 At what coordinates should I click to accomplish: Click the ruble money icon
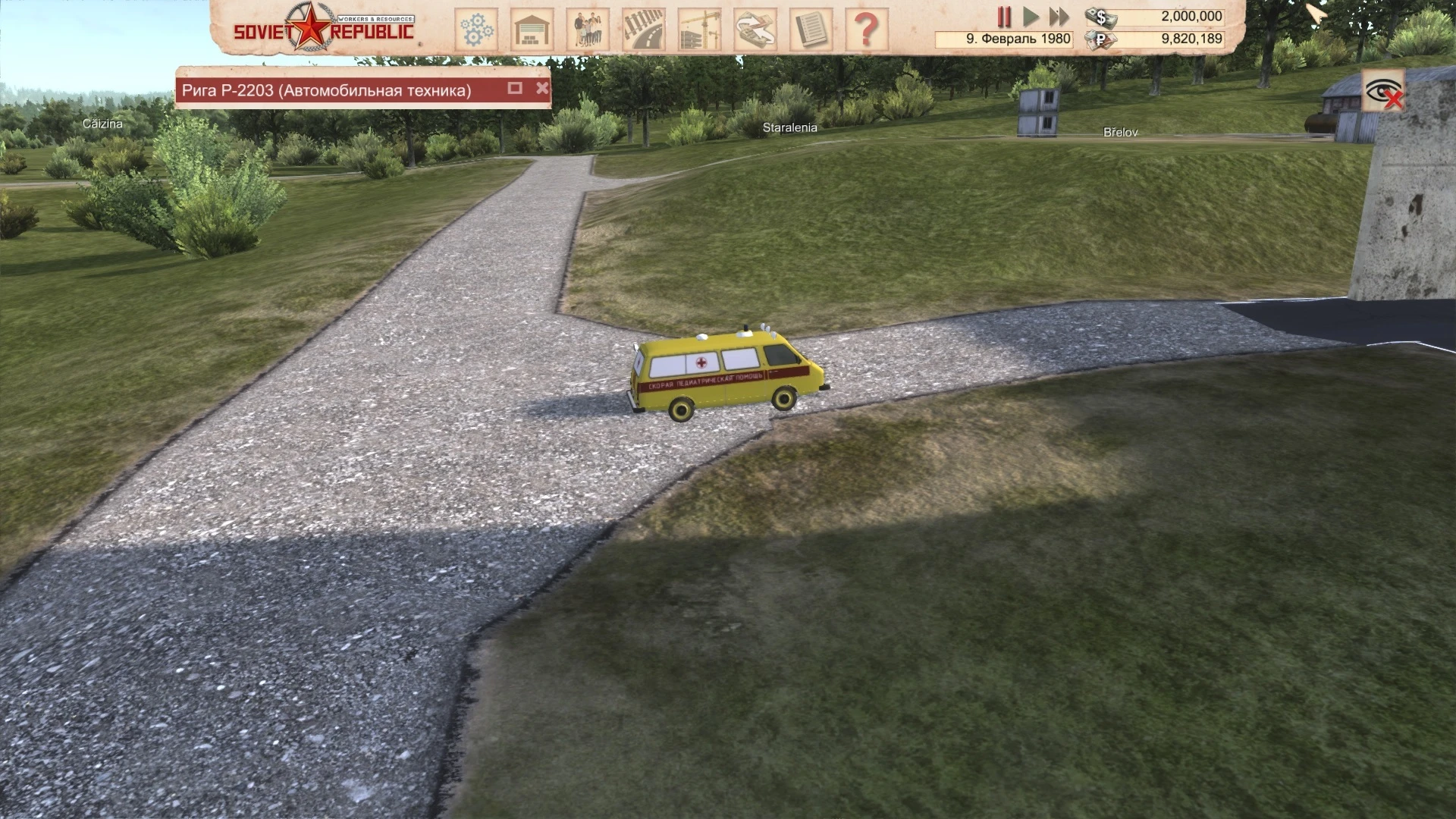pos(1101,39)
